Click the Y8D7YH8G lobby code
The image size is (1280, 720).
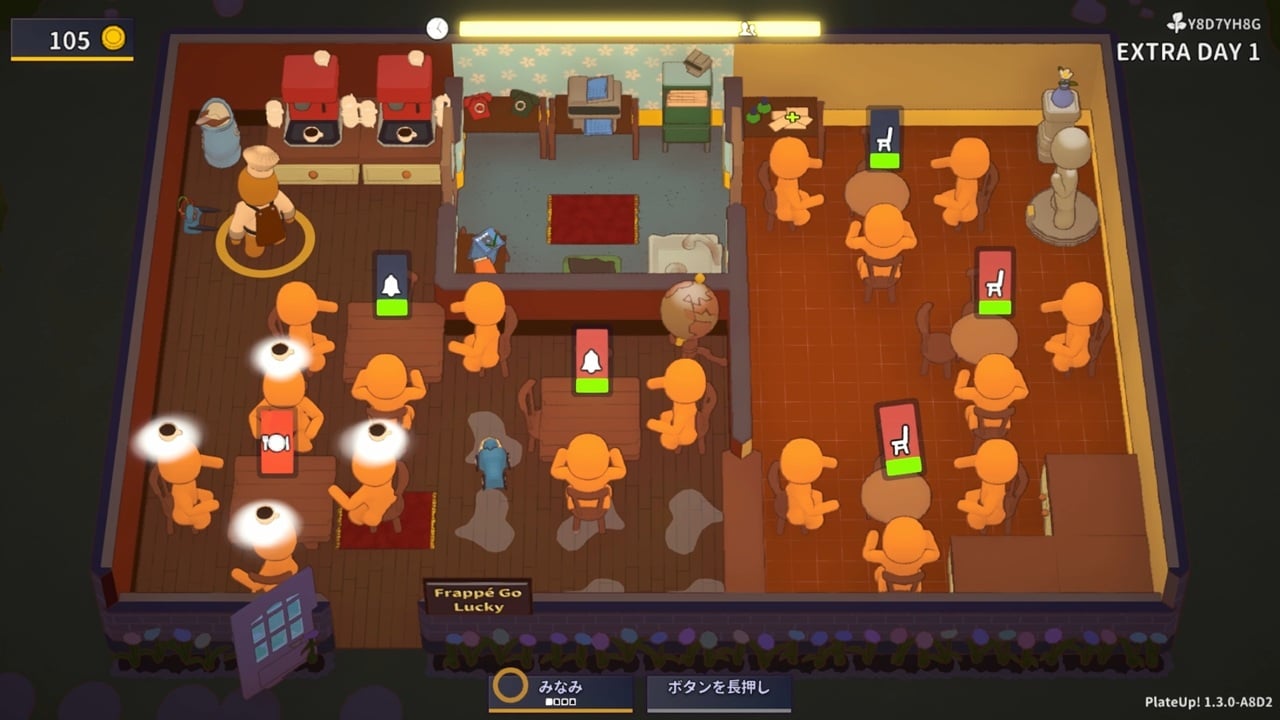[x=1218, y=22]
